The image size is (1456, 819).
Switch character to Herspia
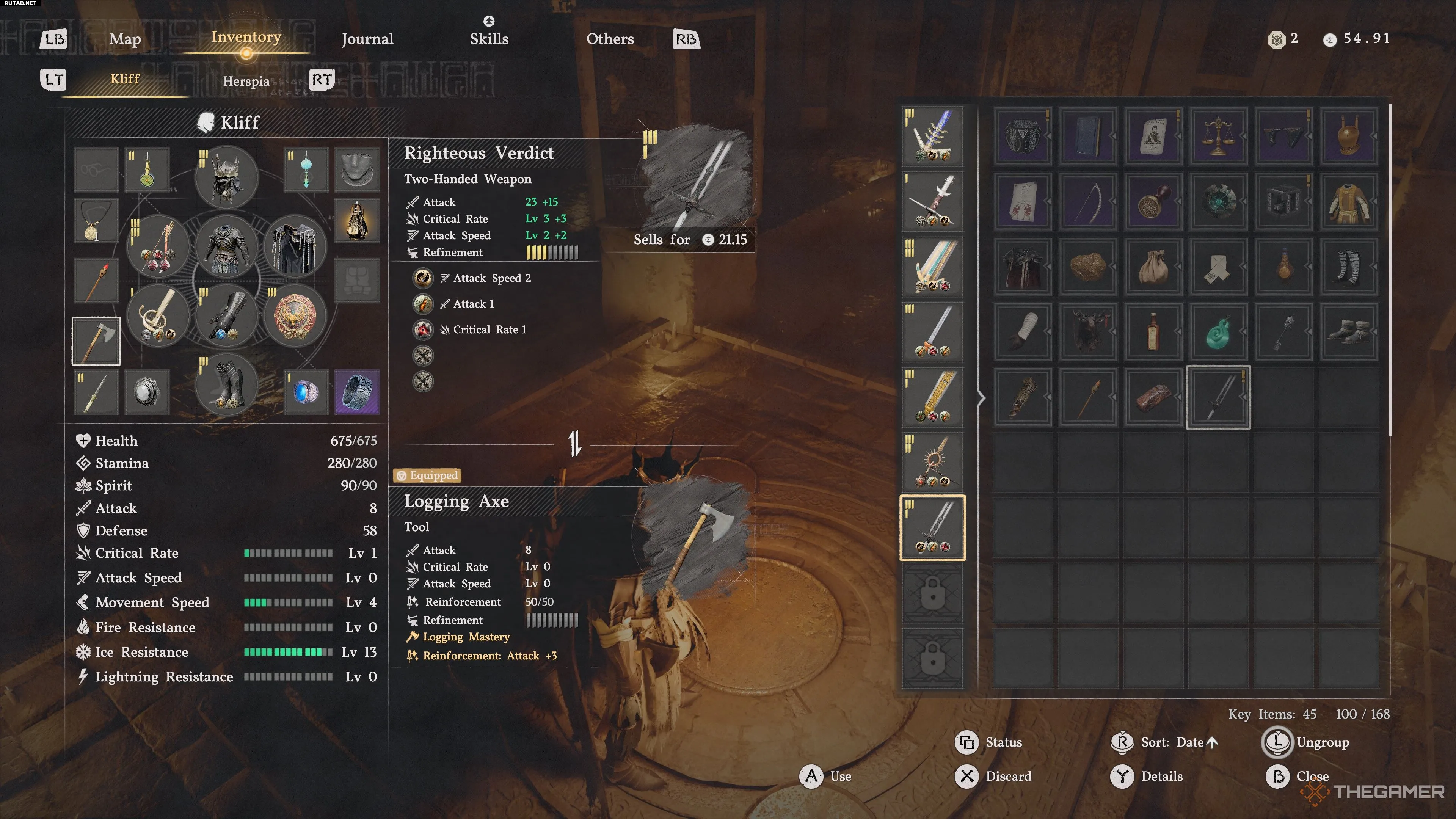[246, 81]
